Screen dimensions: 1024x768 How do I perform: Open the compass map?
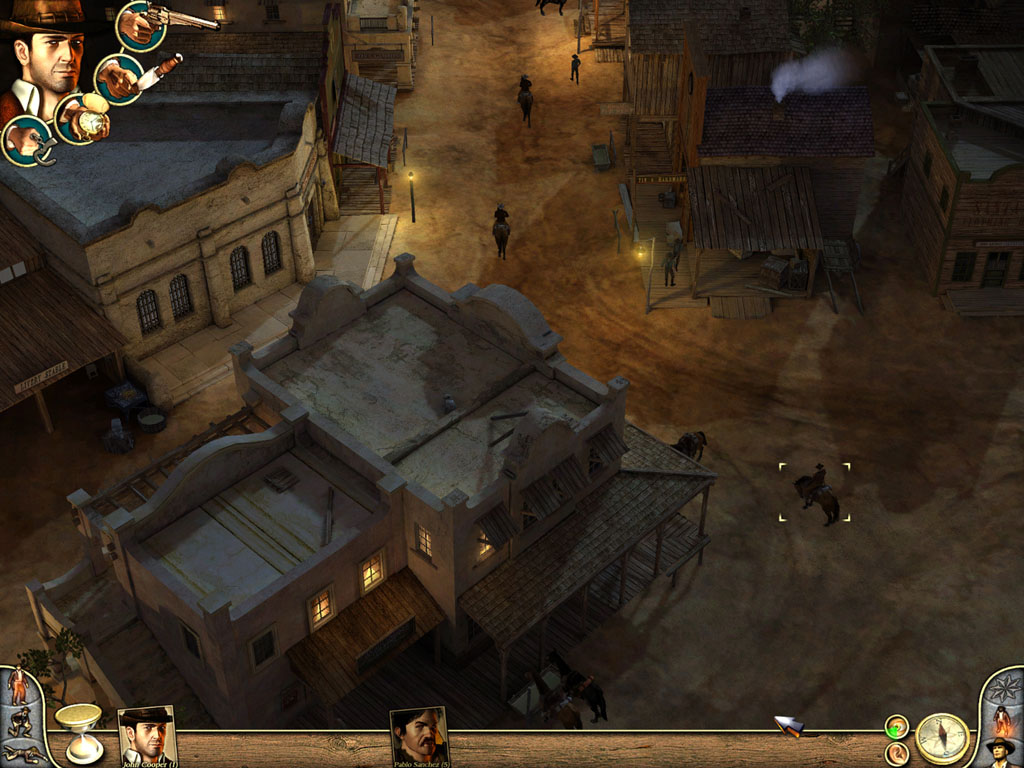(942, 738)
